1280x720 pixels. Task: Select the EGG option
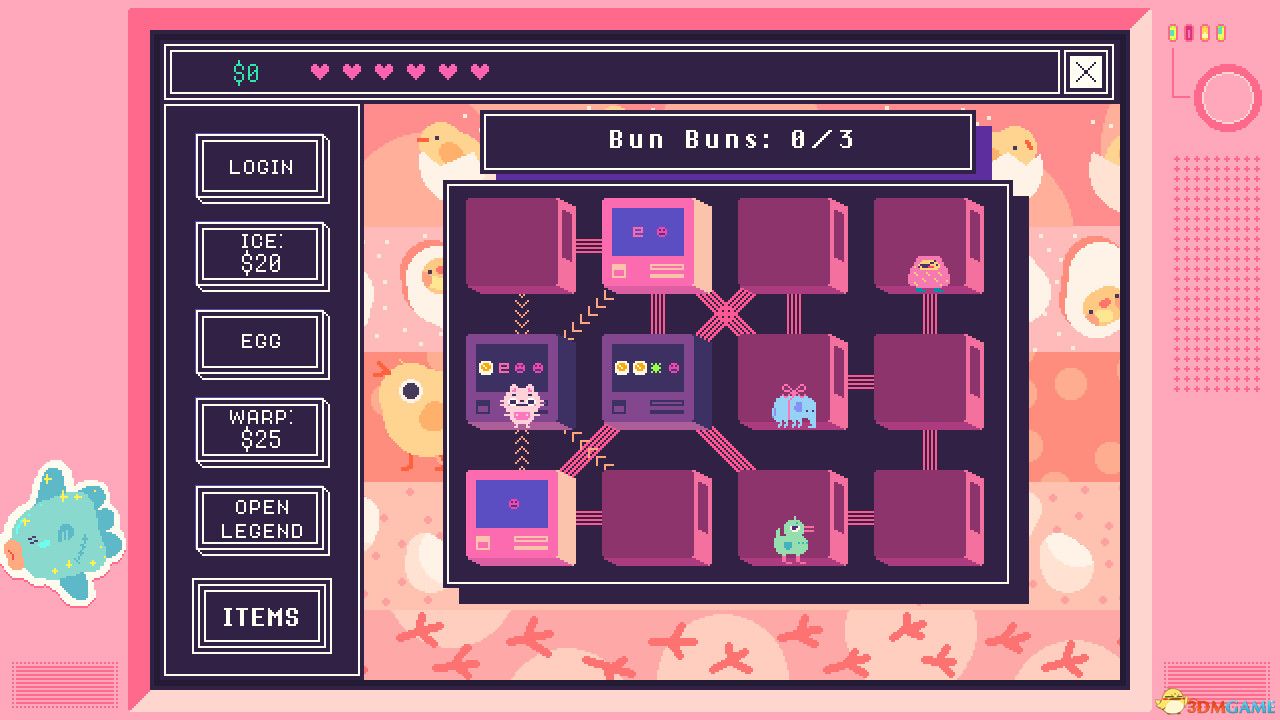[260, 341]
